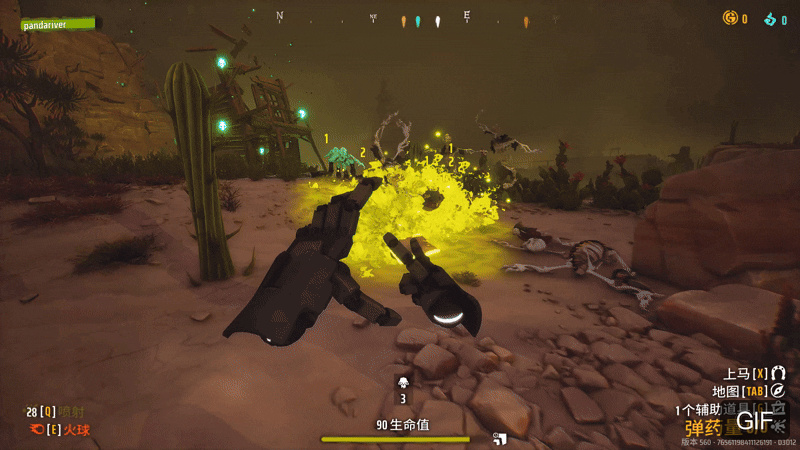Click the horseshoe mount icon
Screen dimensions: 800x450
click(x=778, y=373)
